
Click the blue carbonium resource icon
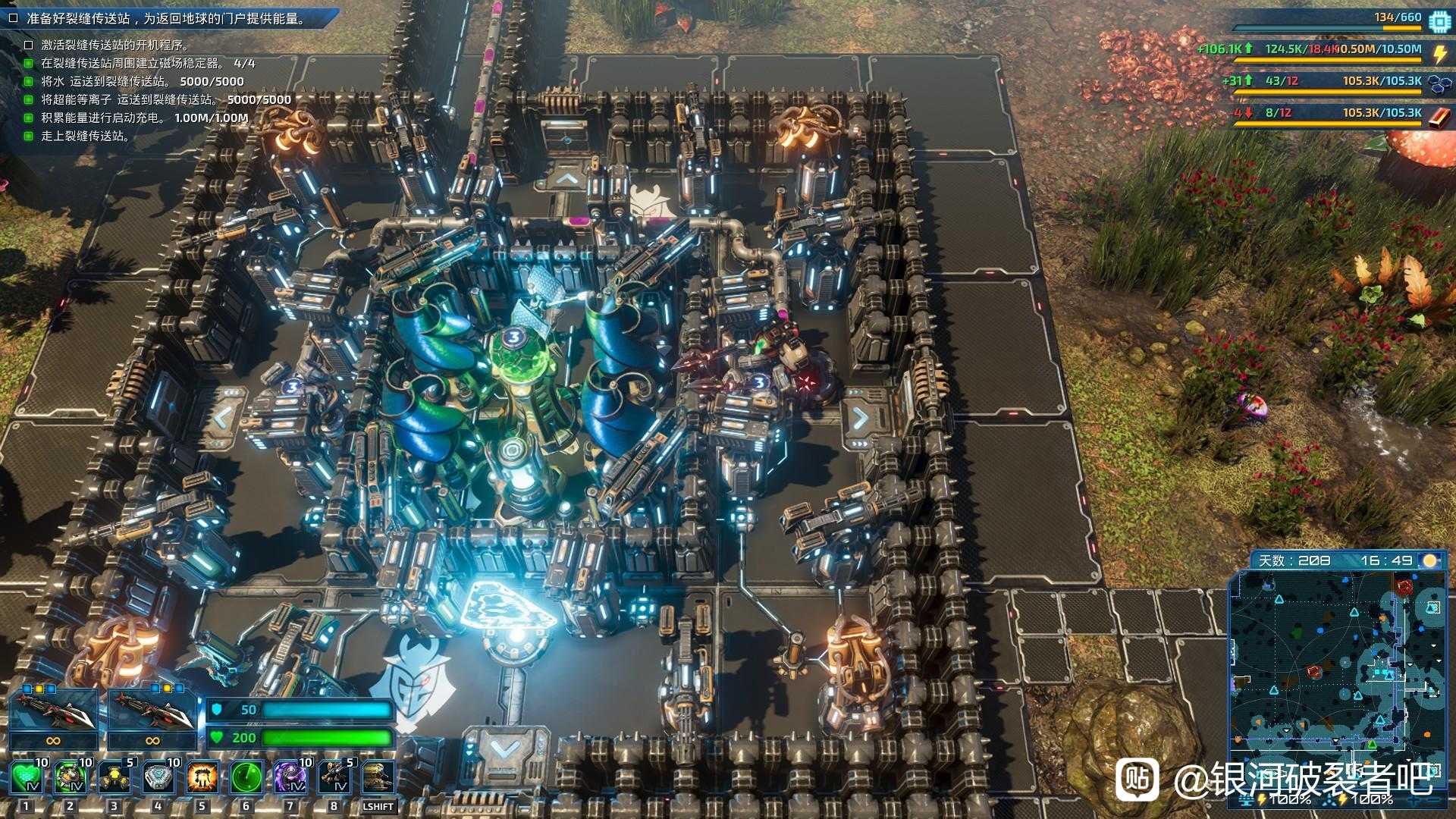[x=1439, y=82]
